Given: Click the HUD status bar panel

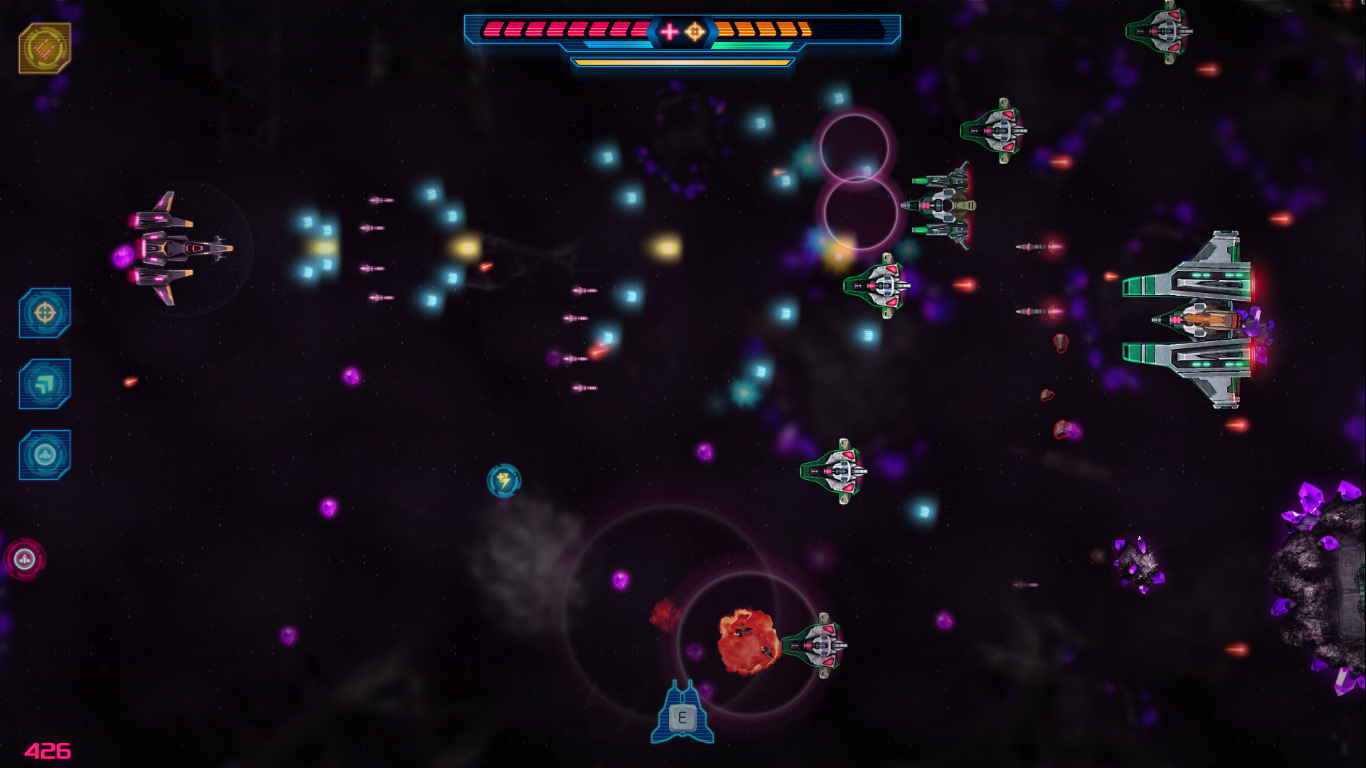Looking at the screenshot, I should pyautogui.click(x=683, y=40).
